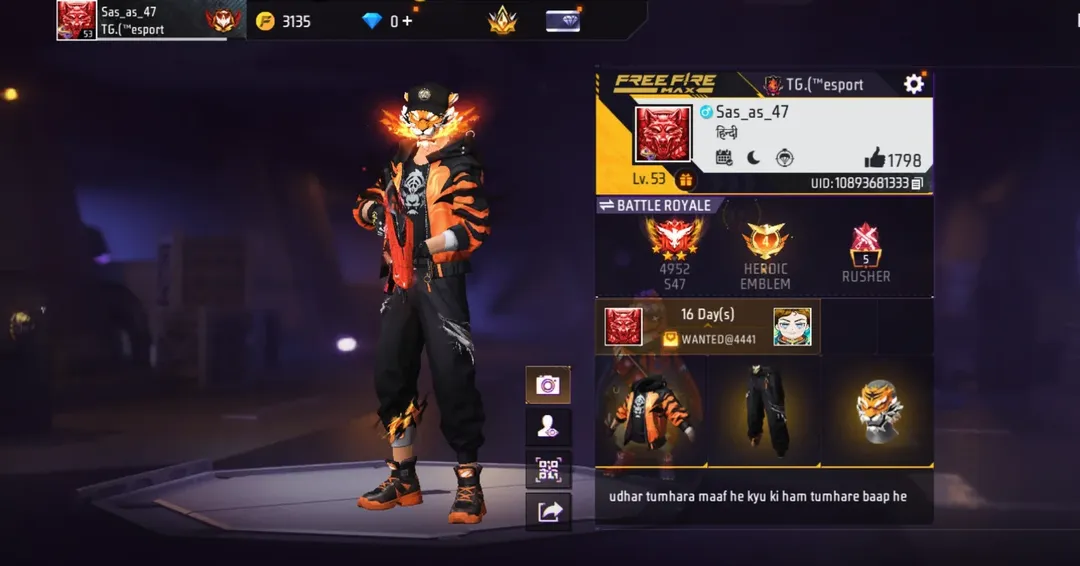Select the tiger jacket outfit slot
This screenshot has width=1080, height=566.
pyautogui.click(x=651, y=411)
